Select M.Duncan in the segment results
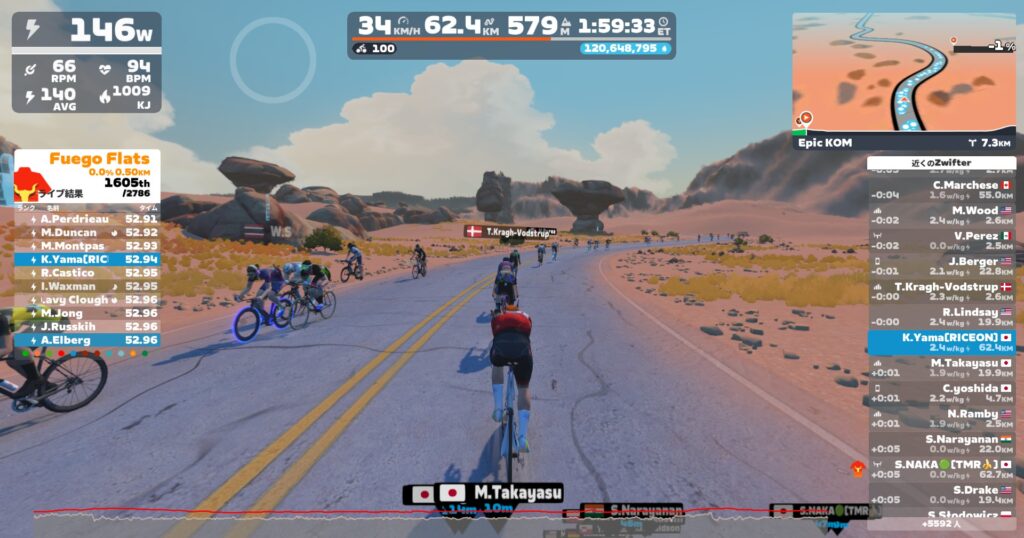This screenshot has height=538, width=1024. click(x=87, y=232)
